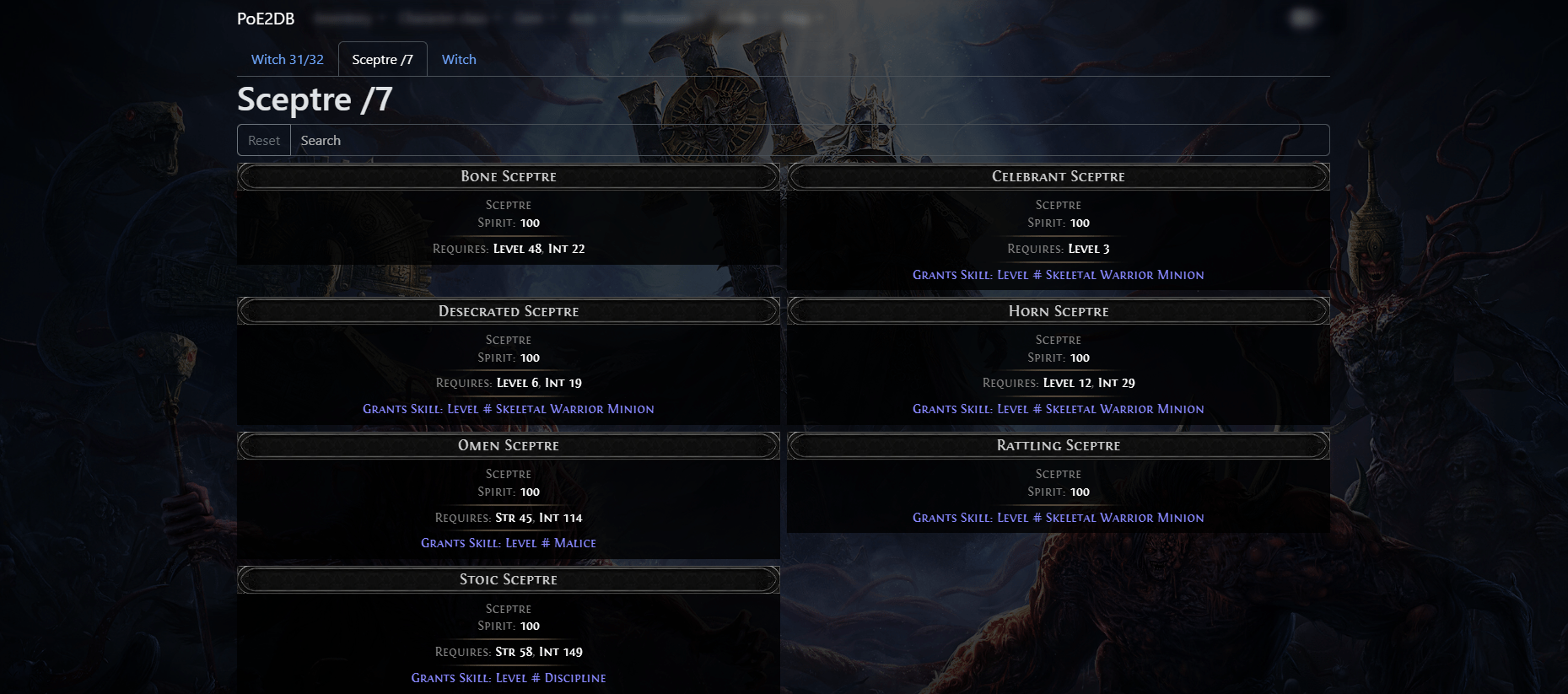Open the Bone Sceptre item page
1568x694 pixels.
click(x=508, y=176)
